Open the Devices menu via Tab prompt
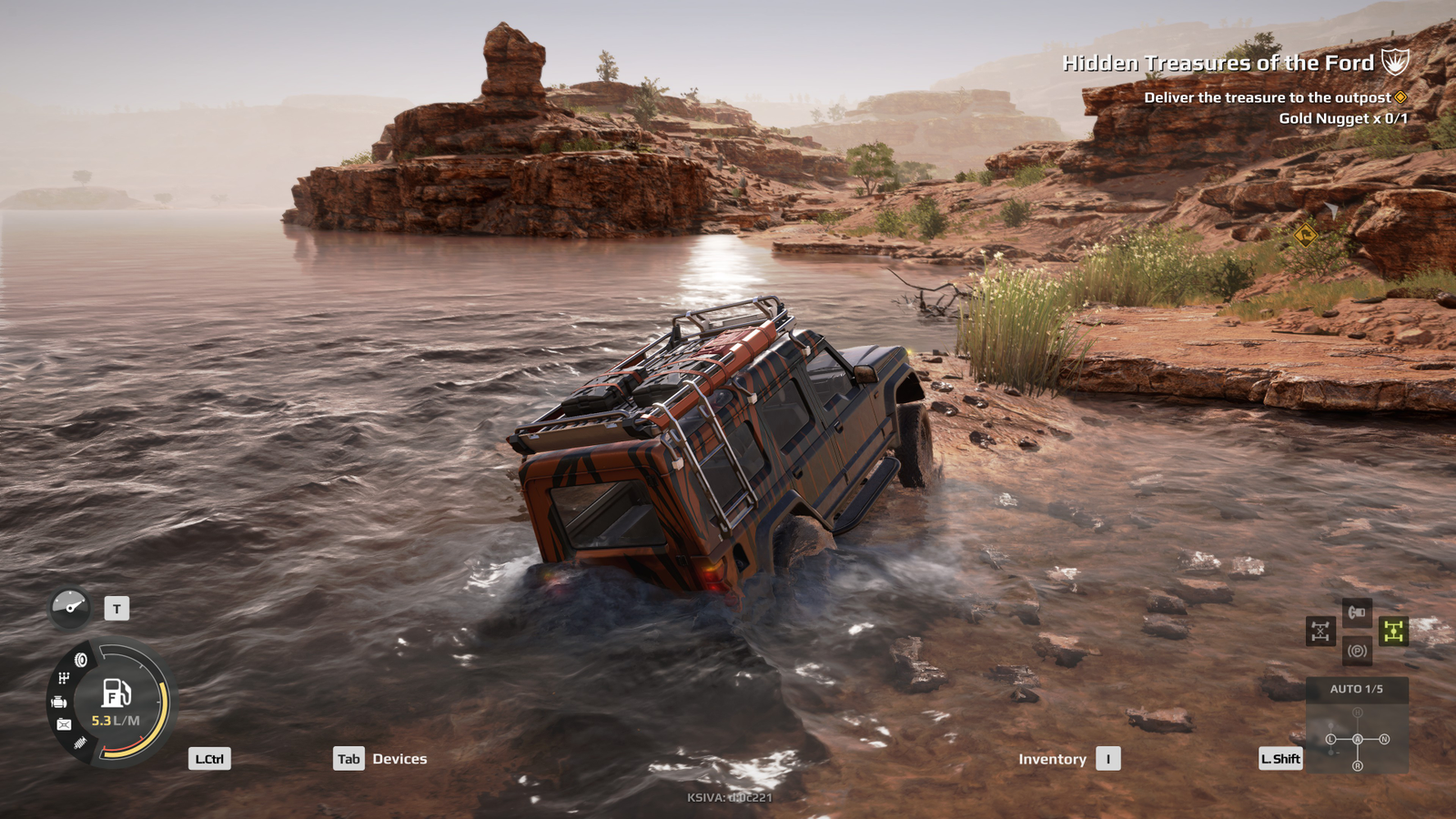This screenshot has width=1456, height=819. pos(349,758)
